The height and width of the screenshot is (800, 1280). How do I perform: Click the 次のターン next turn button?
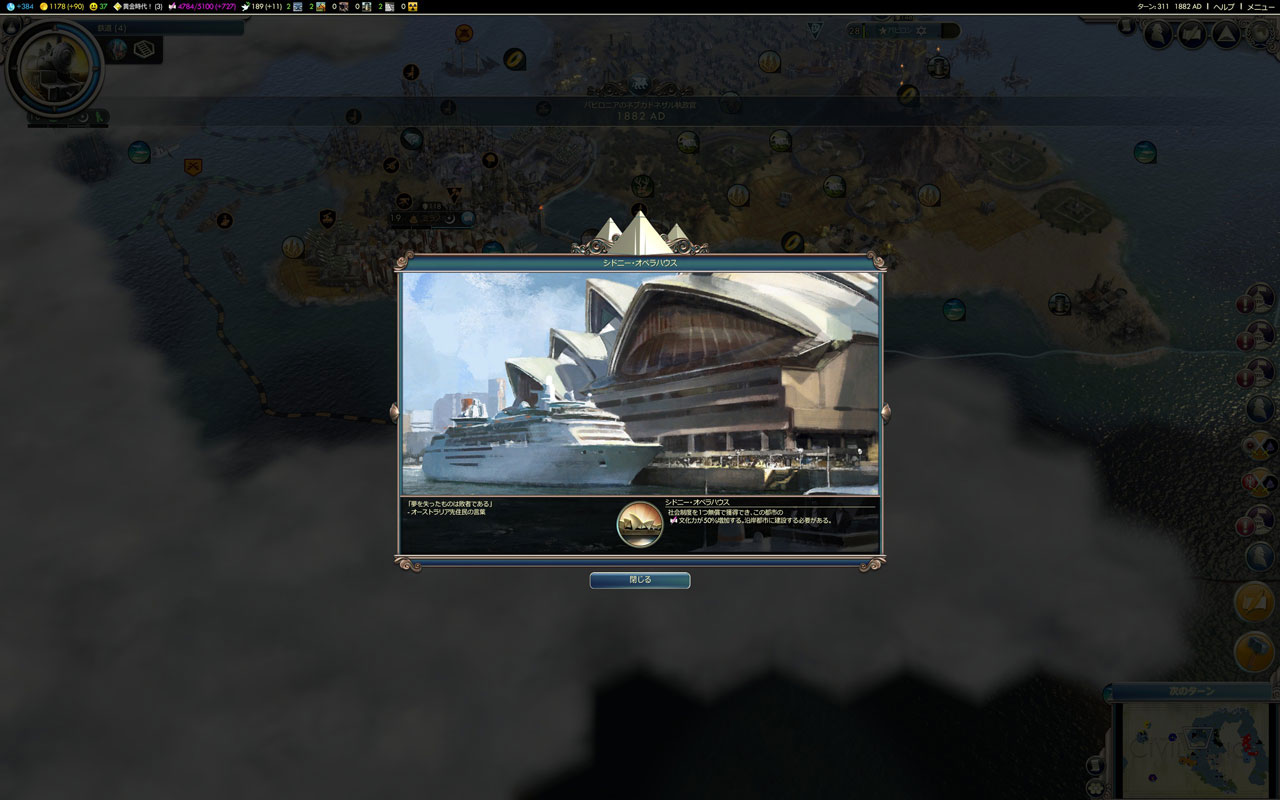coord(1191,691)
